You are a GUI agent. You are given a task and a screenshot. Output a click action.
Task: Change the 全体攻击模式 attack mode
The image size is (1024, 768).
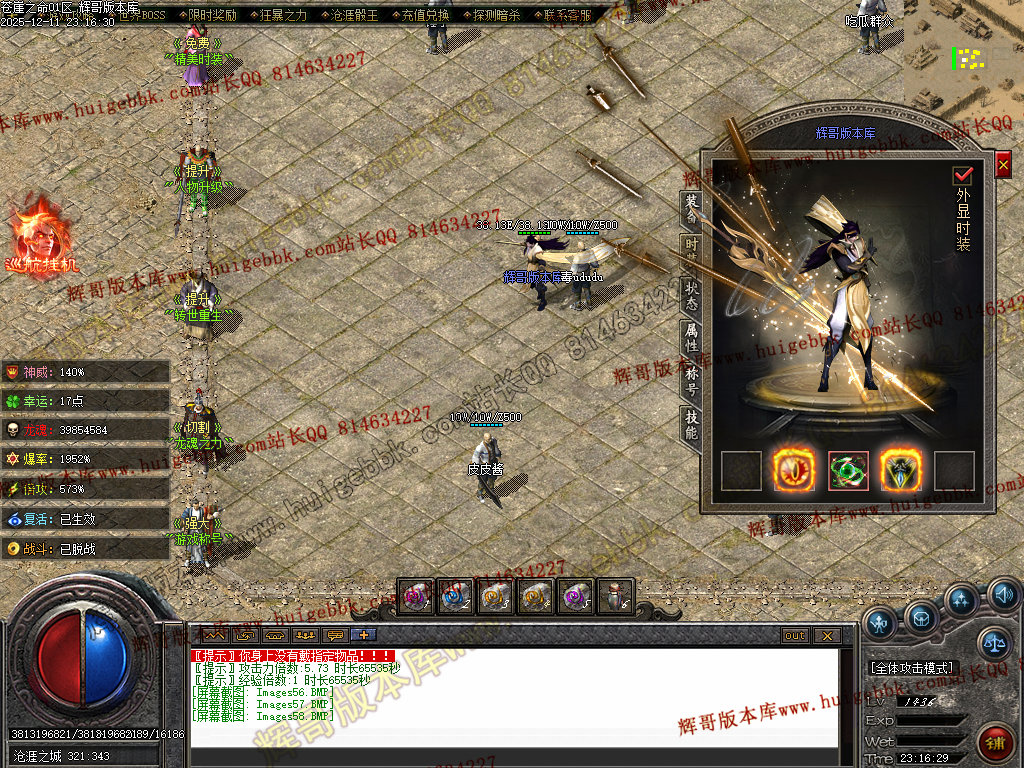click(x=913, y=667)
